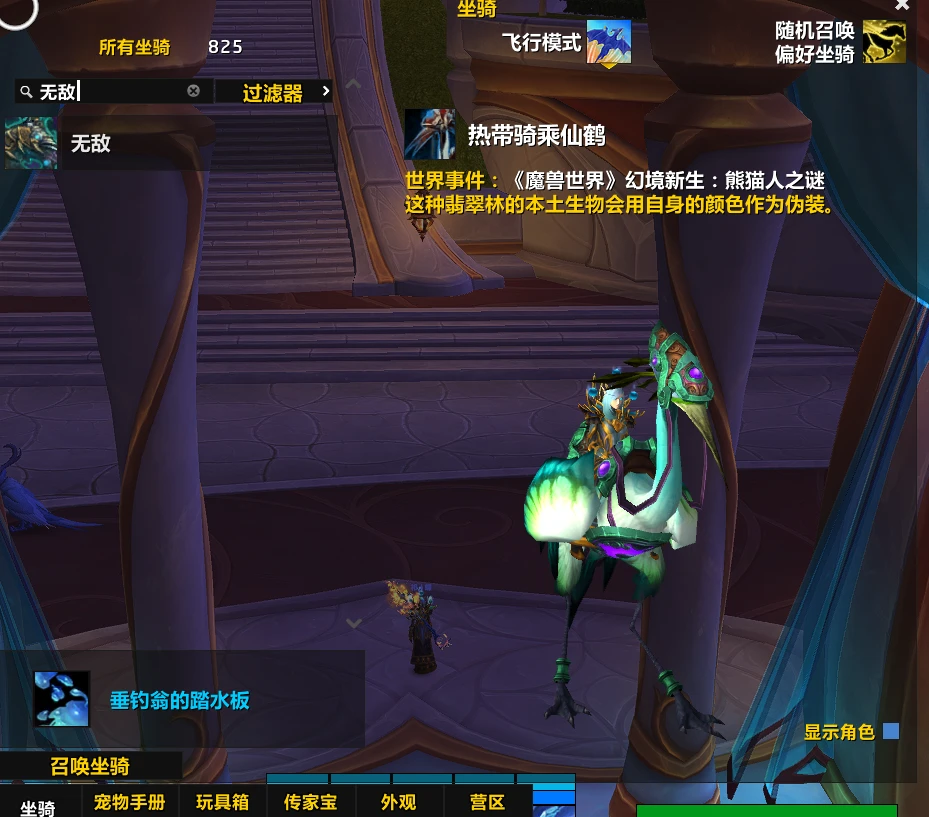This screenshot has width=929, height=817.
Task: Click the 无敌 search input field
Action: point(110,92)
